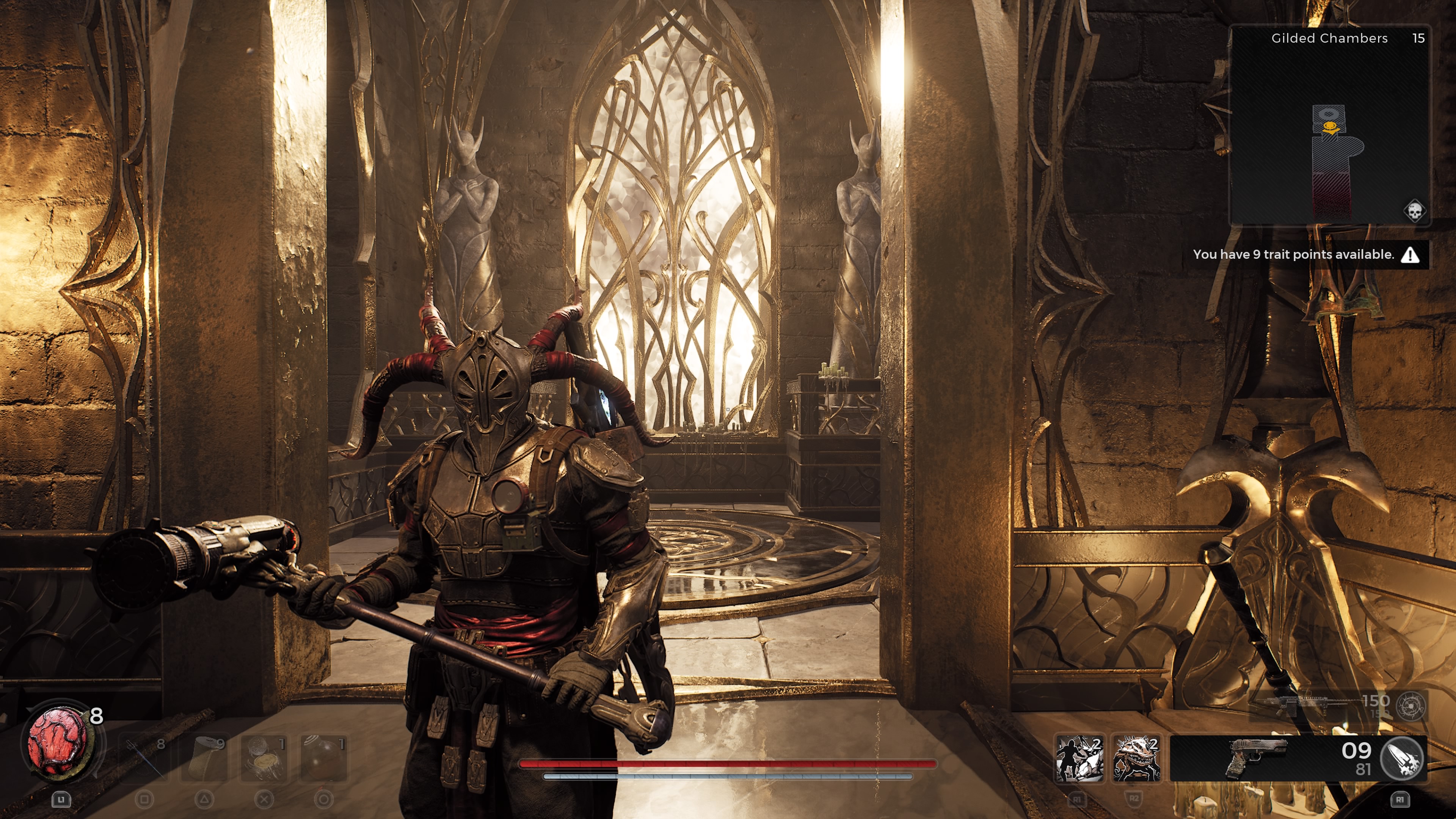Screen dimensions: 1456x819
Task: Activate the leaping figure skill icon
Action: [x=1079, y=758]
